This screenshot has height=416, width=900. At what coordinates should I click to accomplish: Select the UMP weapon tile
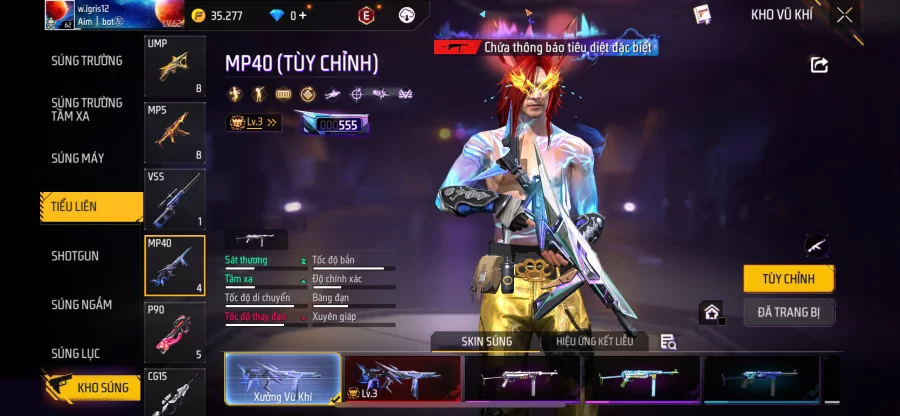coord(175,67)
